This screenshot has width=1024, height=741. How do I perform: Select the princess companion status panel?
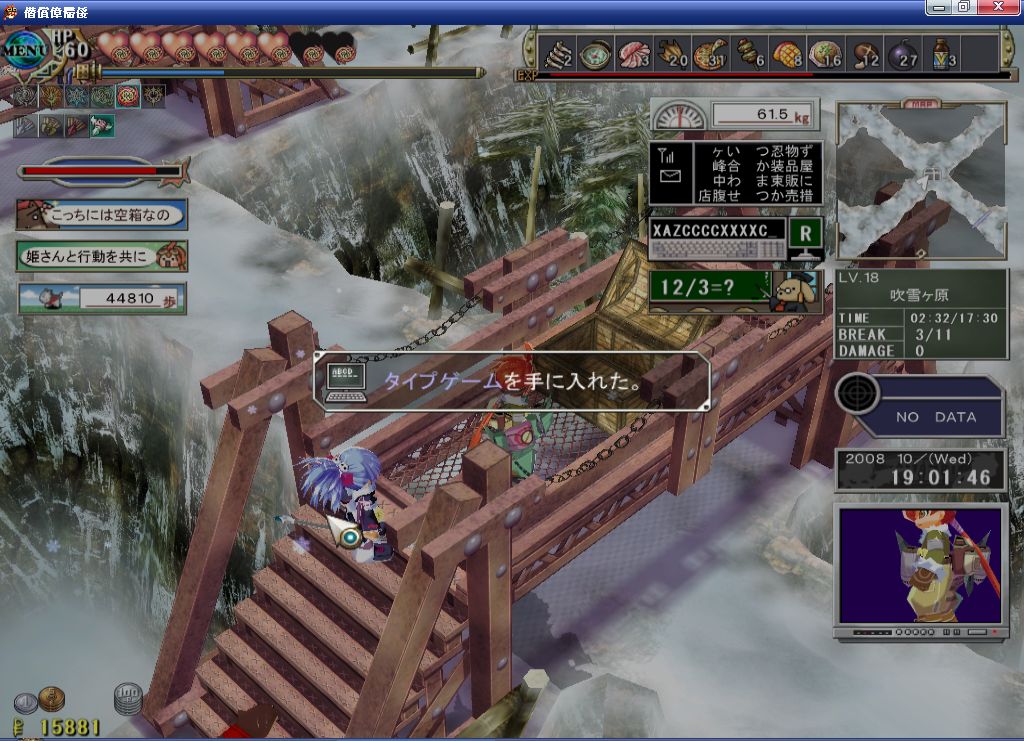pyautogui.click(x=102, y=256)
